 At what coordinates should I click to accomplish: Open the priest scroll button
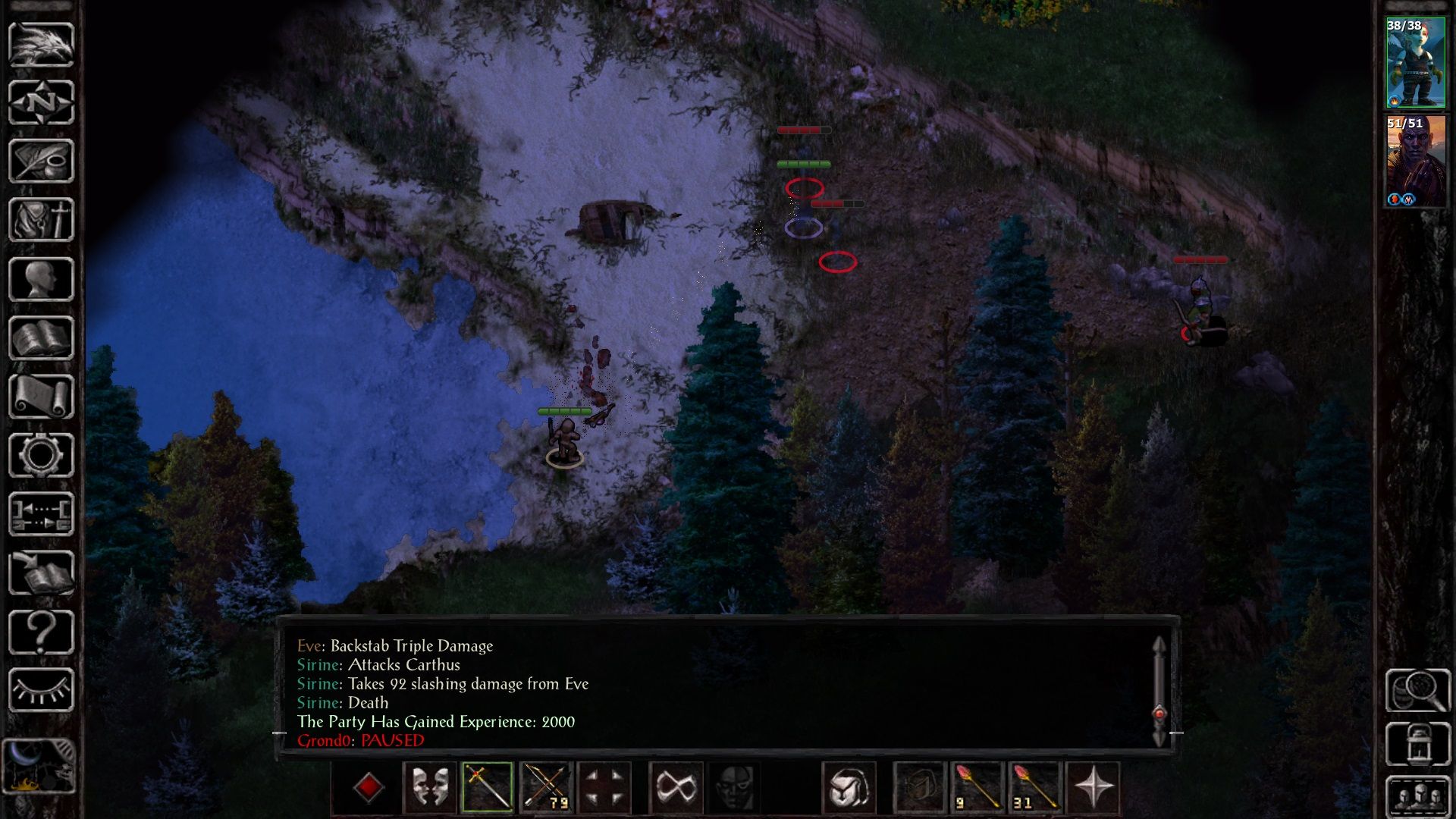point(41,397)
